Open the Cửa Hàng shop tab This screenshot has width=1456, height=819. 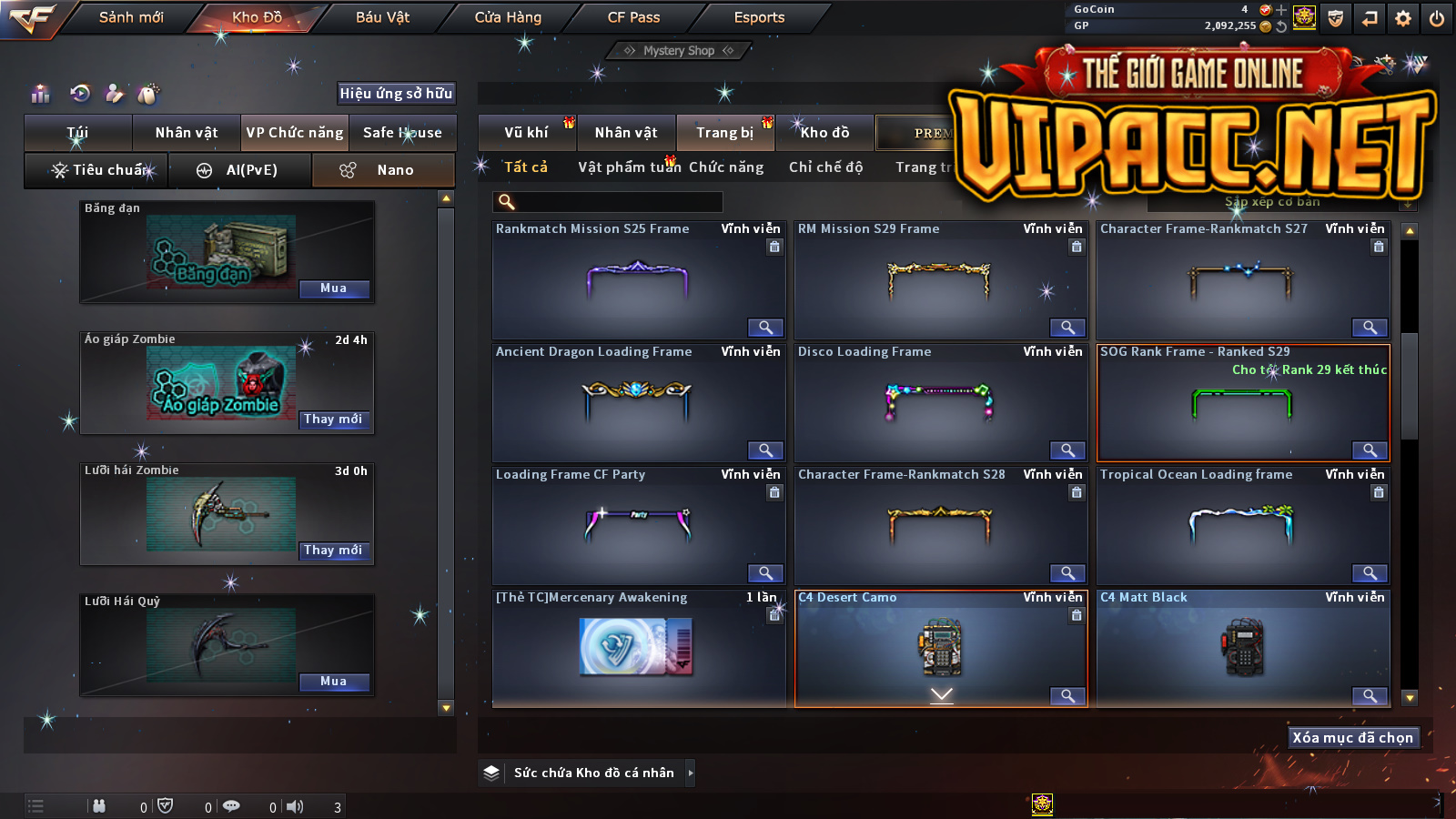click(x=508, y=17)
